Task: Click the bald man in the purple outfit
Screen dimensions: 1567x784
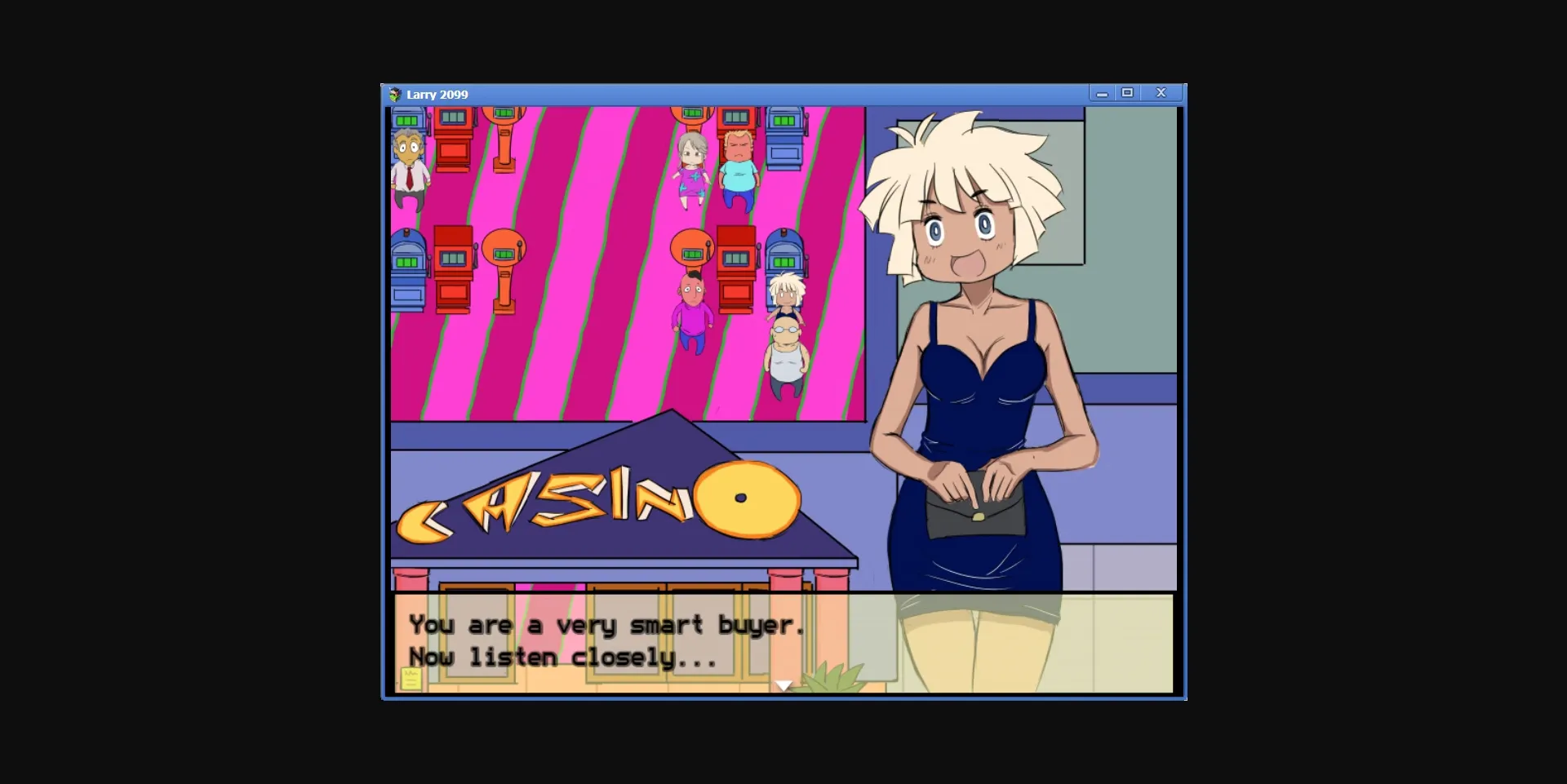Action: click(x=691, y=318)
